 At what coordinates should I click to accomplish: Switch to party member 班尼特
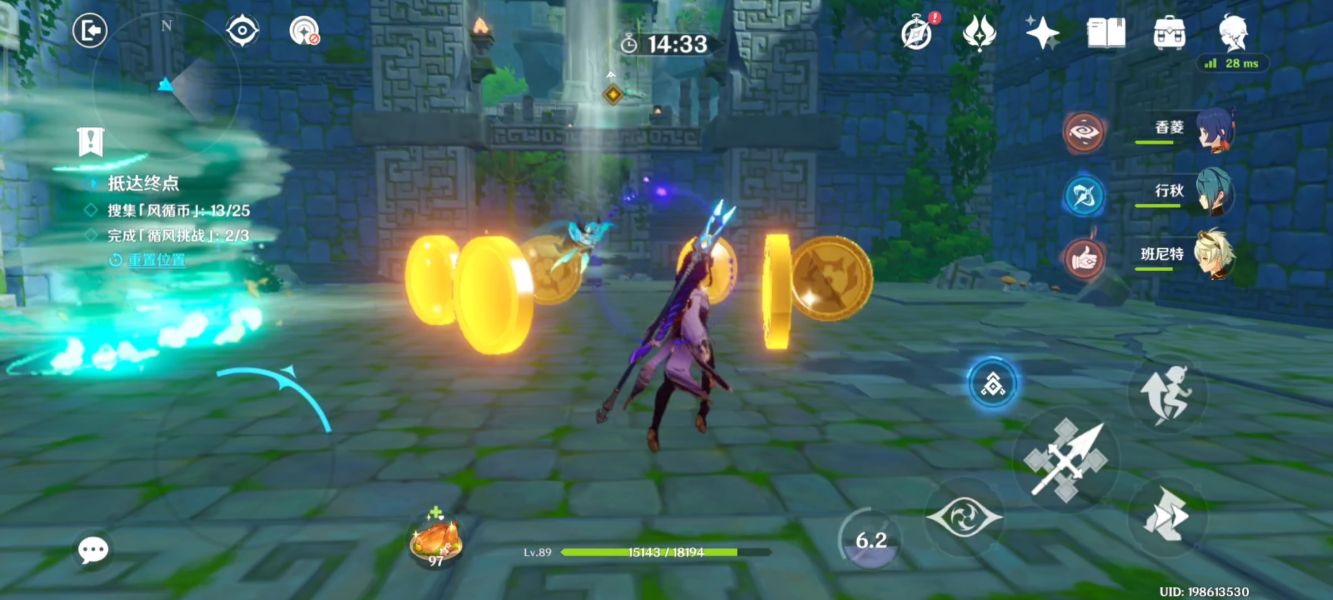(1214, 256)
